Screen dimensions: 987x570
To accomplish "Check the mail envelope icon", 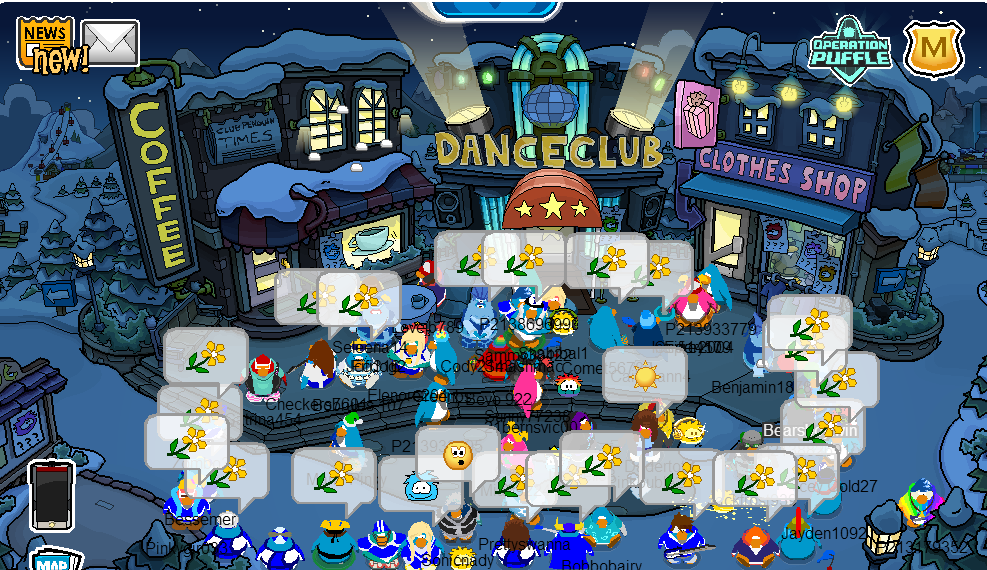I will pos(110,42).
